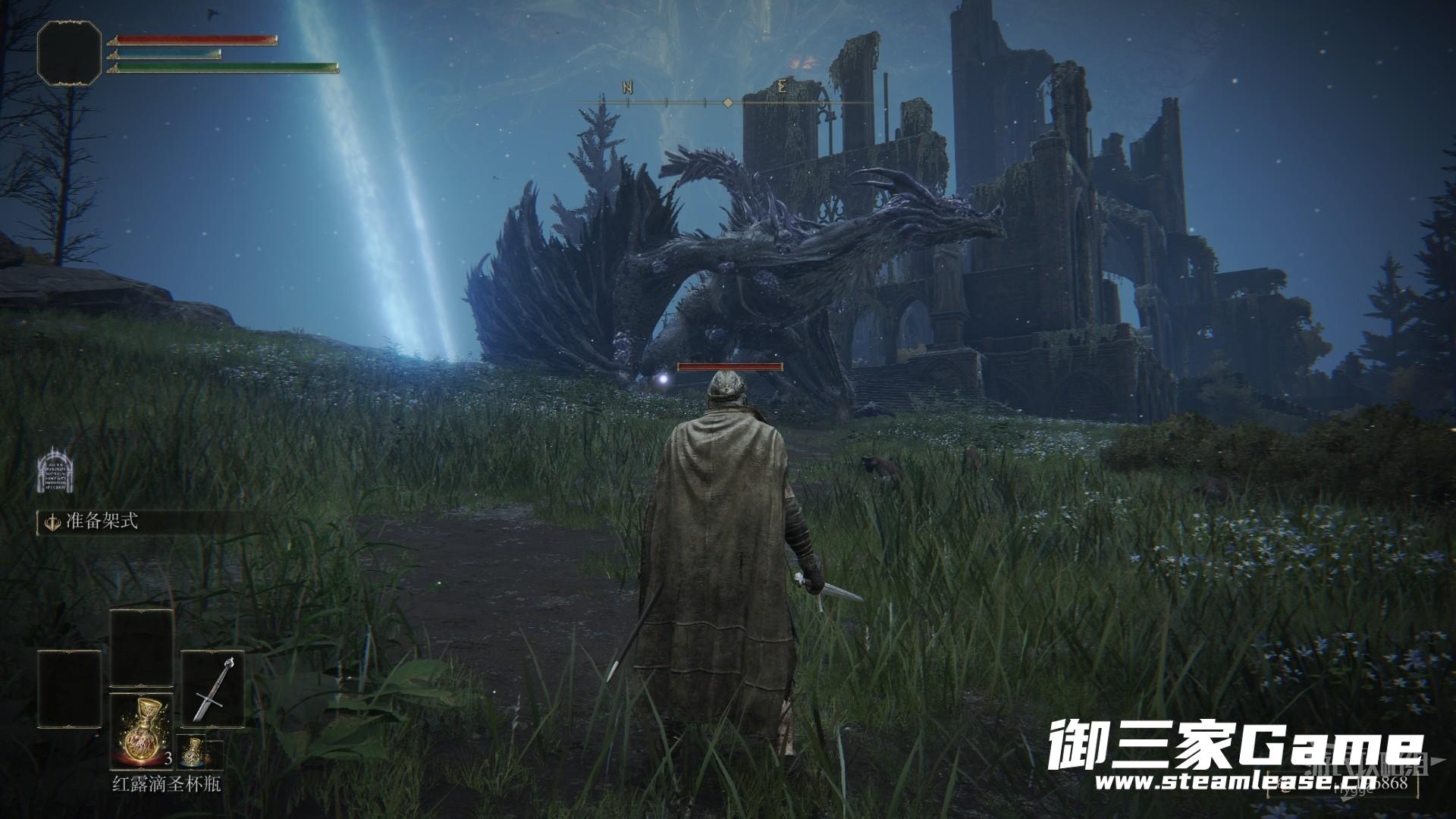This screenshot has width=1456, height=819.
Task: Select the Flask of Crimson Tears slot
Action: [143, 730]
